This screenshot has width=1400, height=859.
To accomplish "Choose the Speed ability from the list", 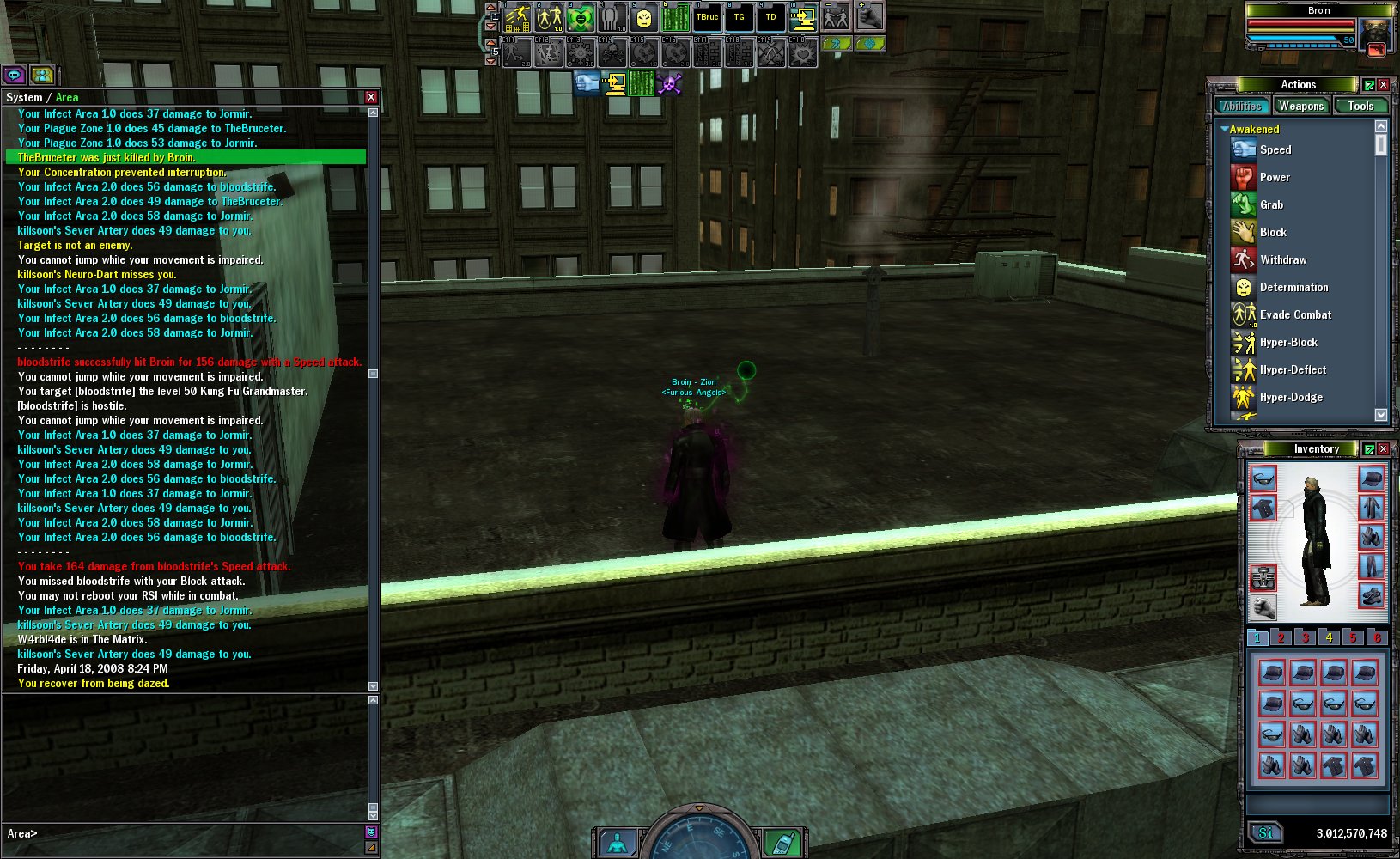I will click(x=1275, y=149).
